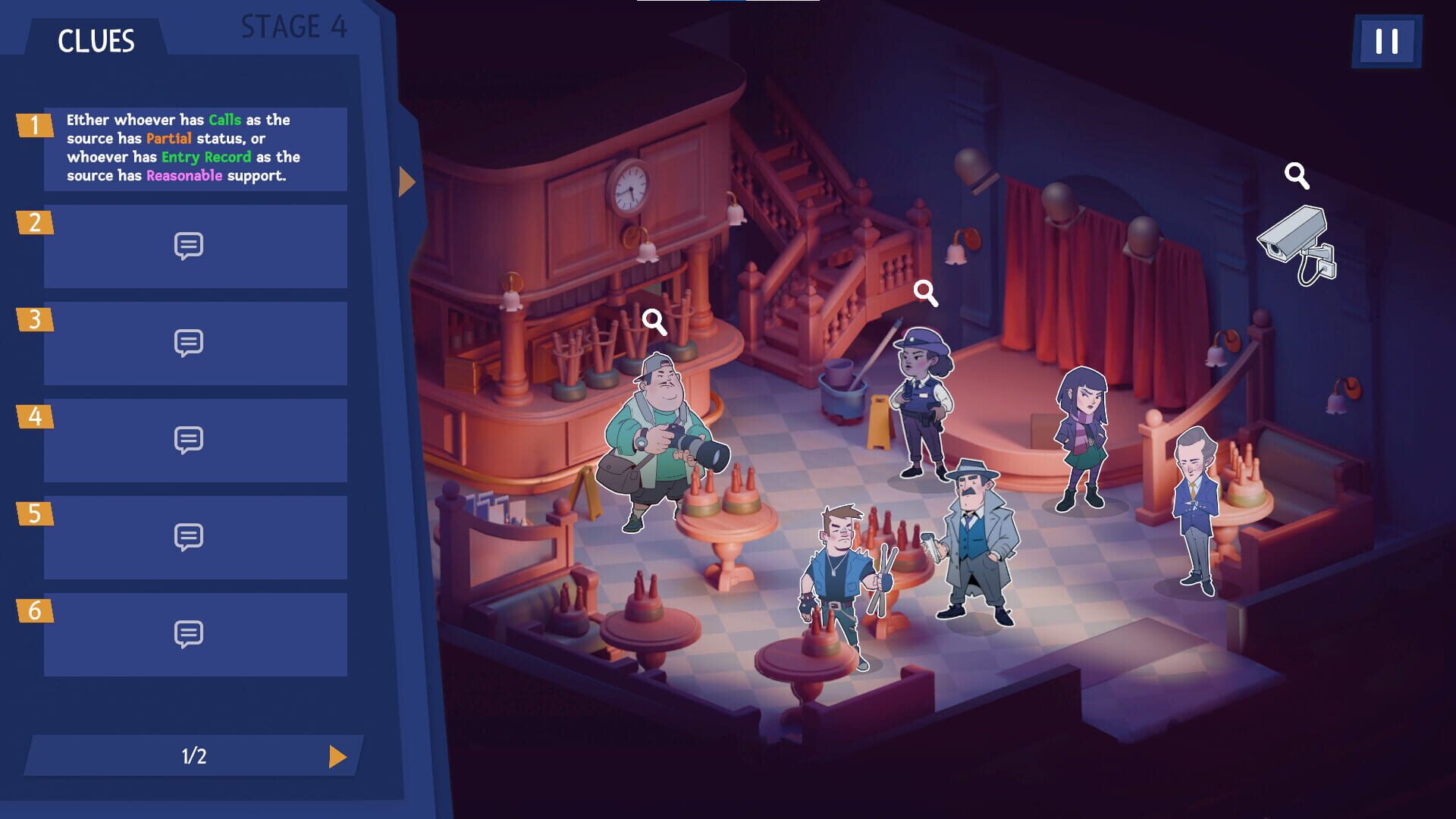Click the STAGE 4 label

(294, 27)
